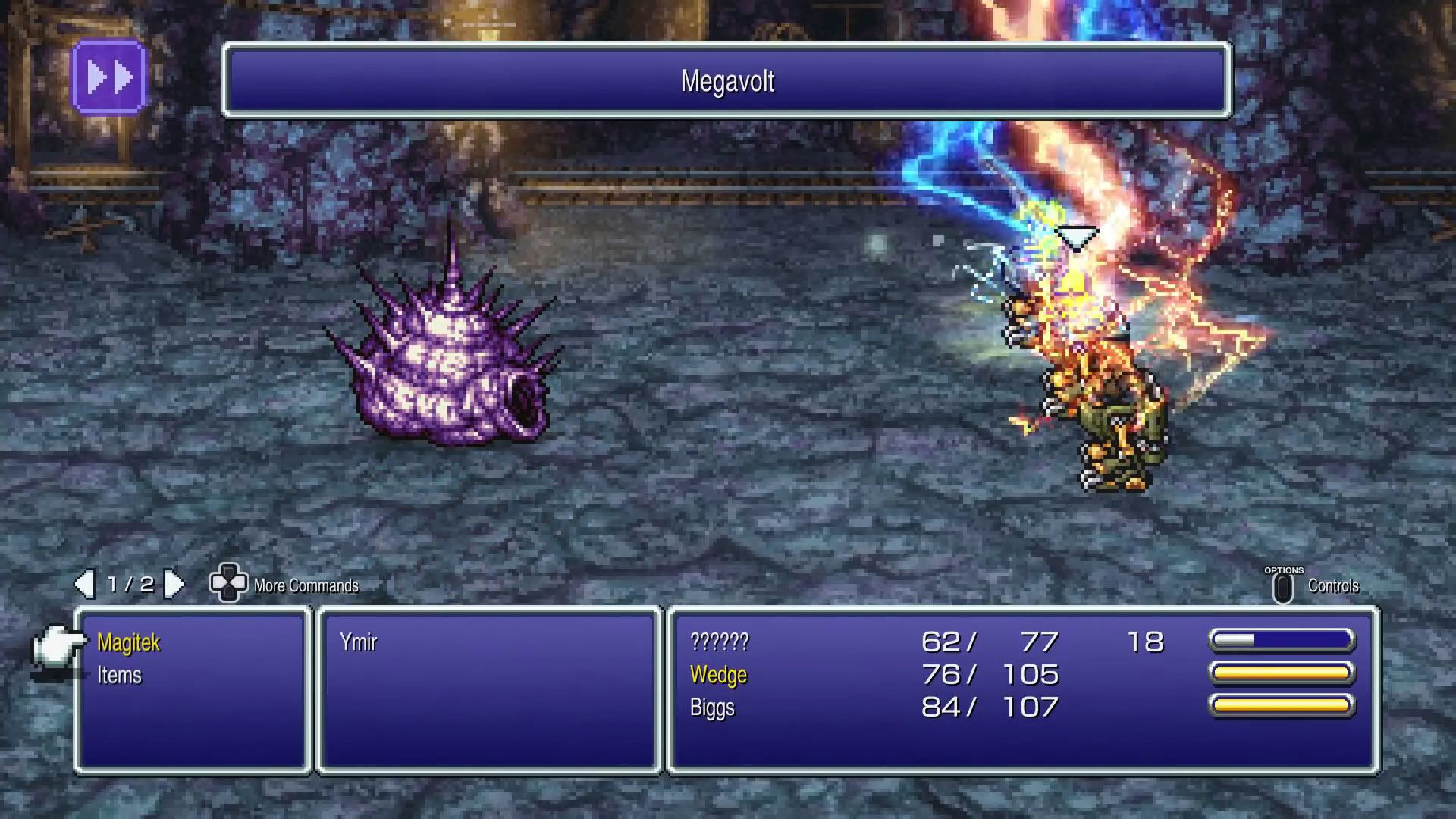The height and width of the screenshot is (819, 1456).
Task: Target the enemy Ymir in the list
Action: coord(358,643)
